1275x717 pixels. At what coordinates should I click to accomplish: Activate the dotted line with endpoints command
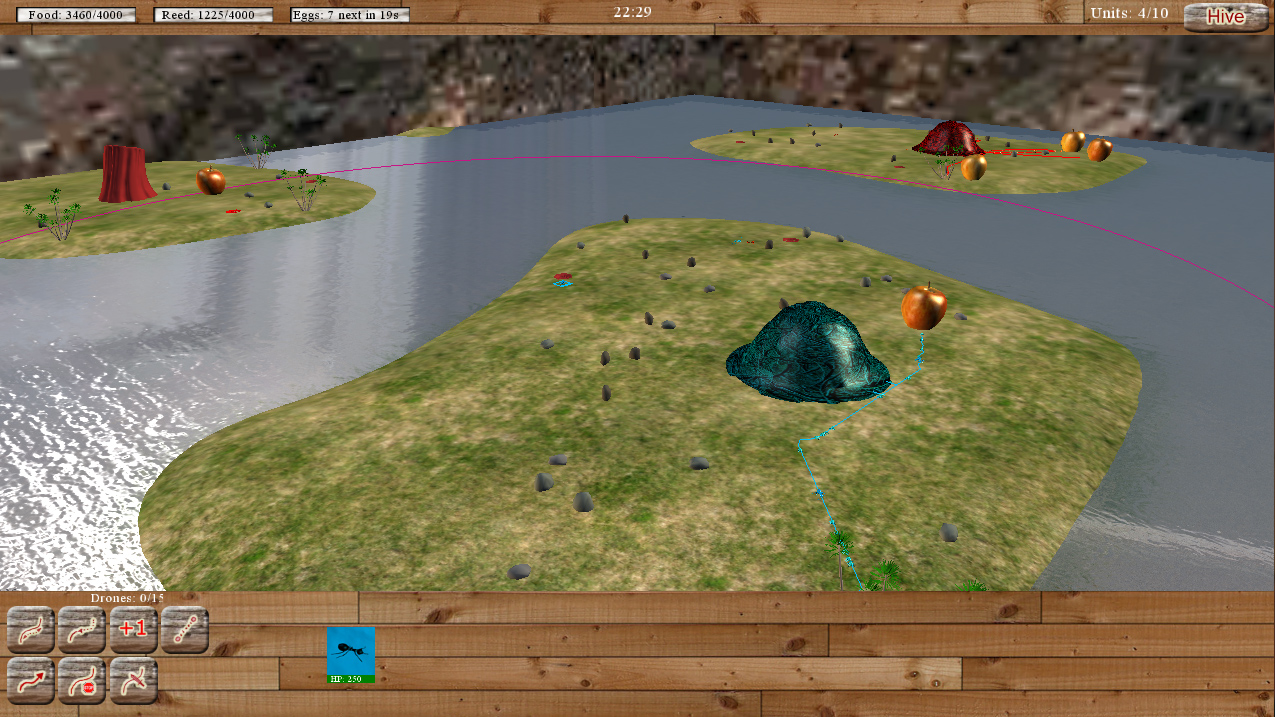tap(185, 629)
